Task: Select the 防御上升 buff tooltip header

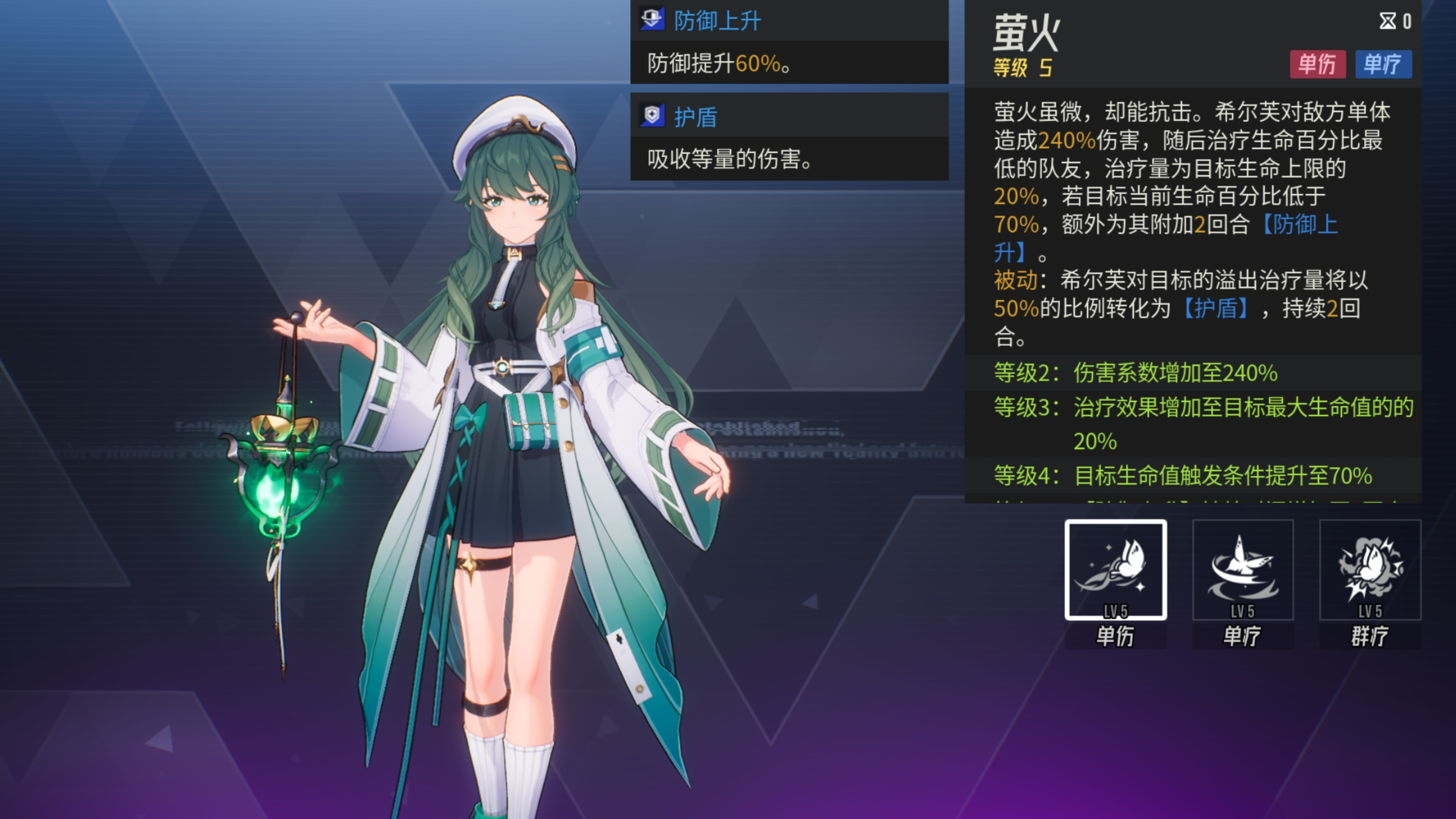Action: 717,21
